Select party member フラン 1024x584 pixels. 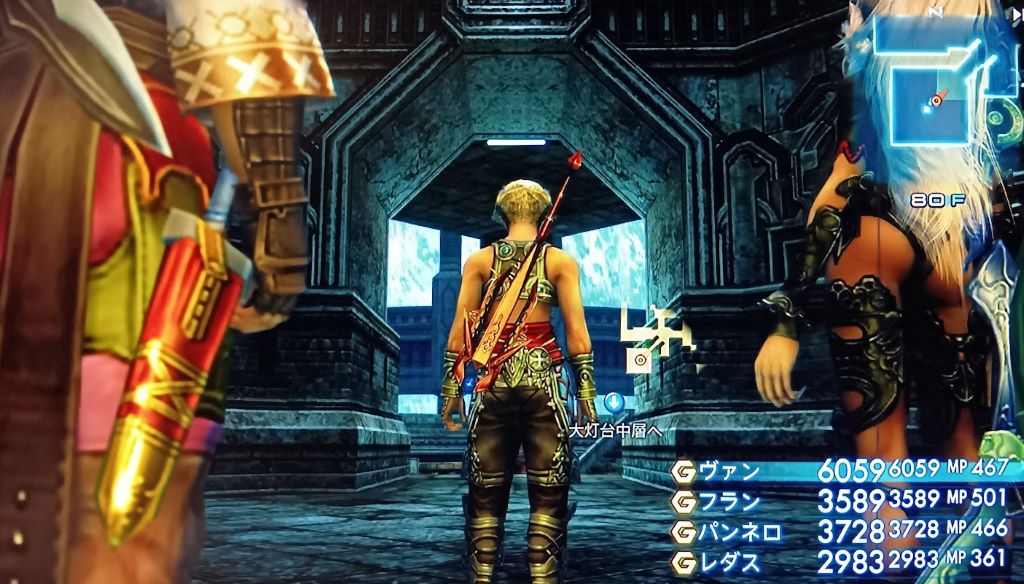[730, 502]
